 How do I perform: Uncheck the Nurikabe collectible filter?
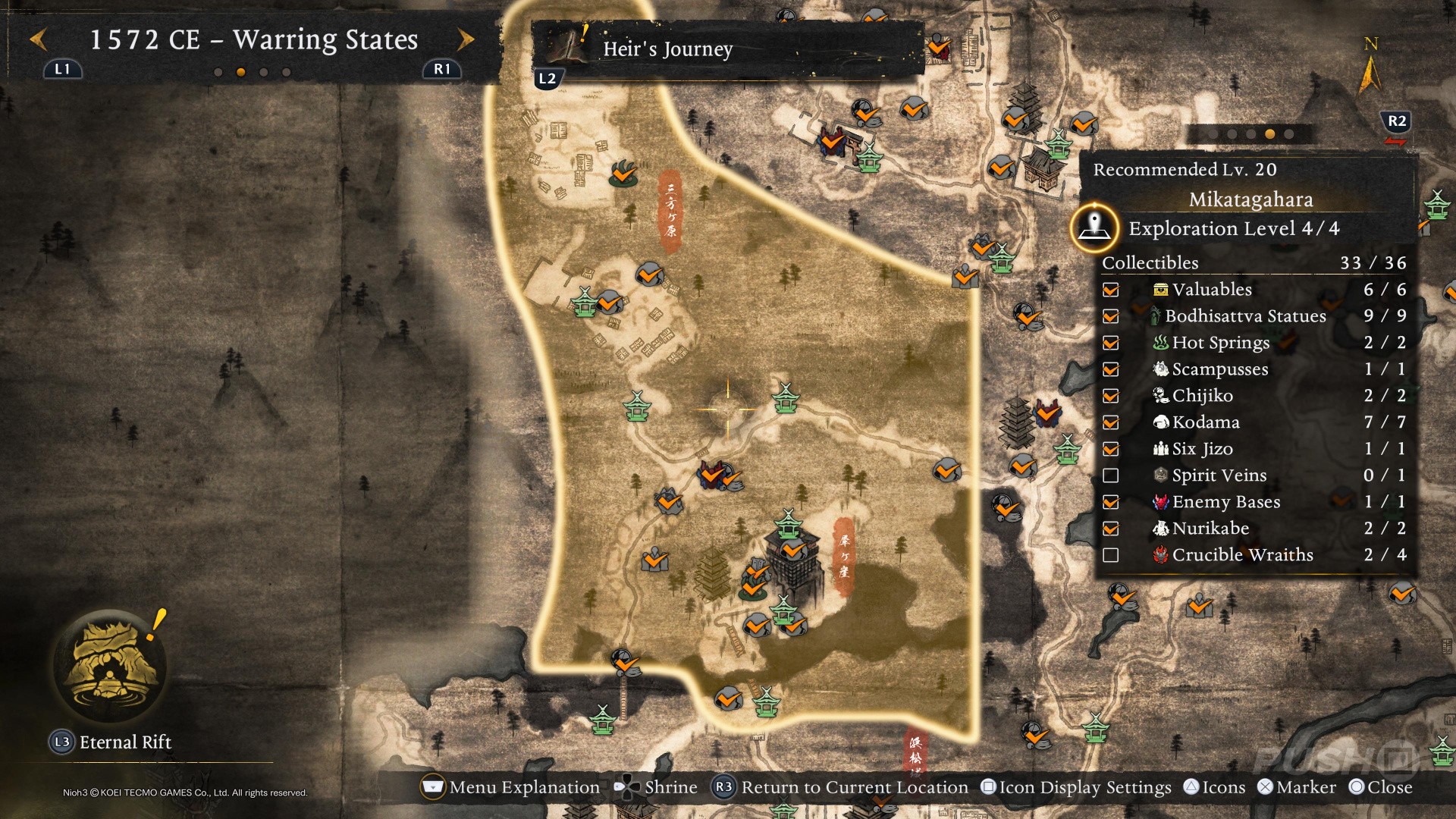[x=1111, y=529]
